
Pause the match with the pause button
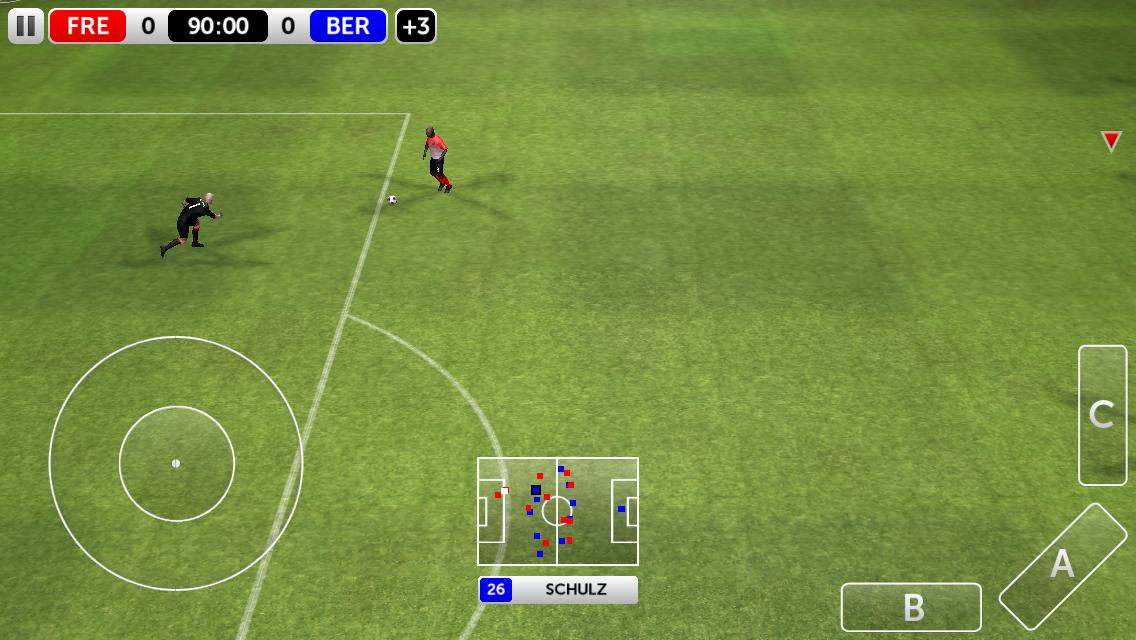point(26,25)
